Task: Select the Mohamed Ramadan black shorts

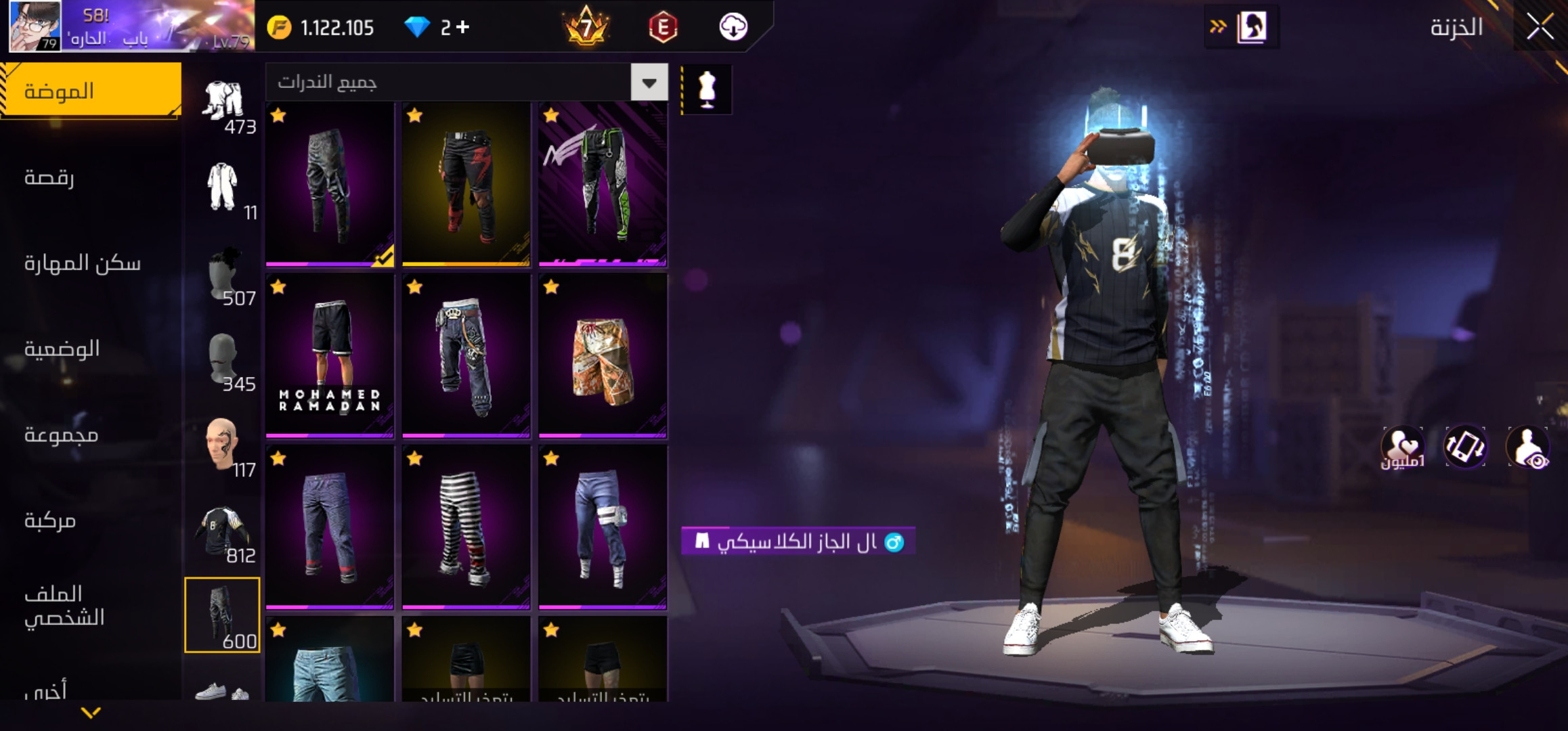Action: click(x=330, y=355)
